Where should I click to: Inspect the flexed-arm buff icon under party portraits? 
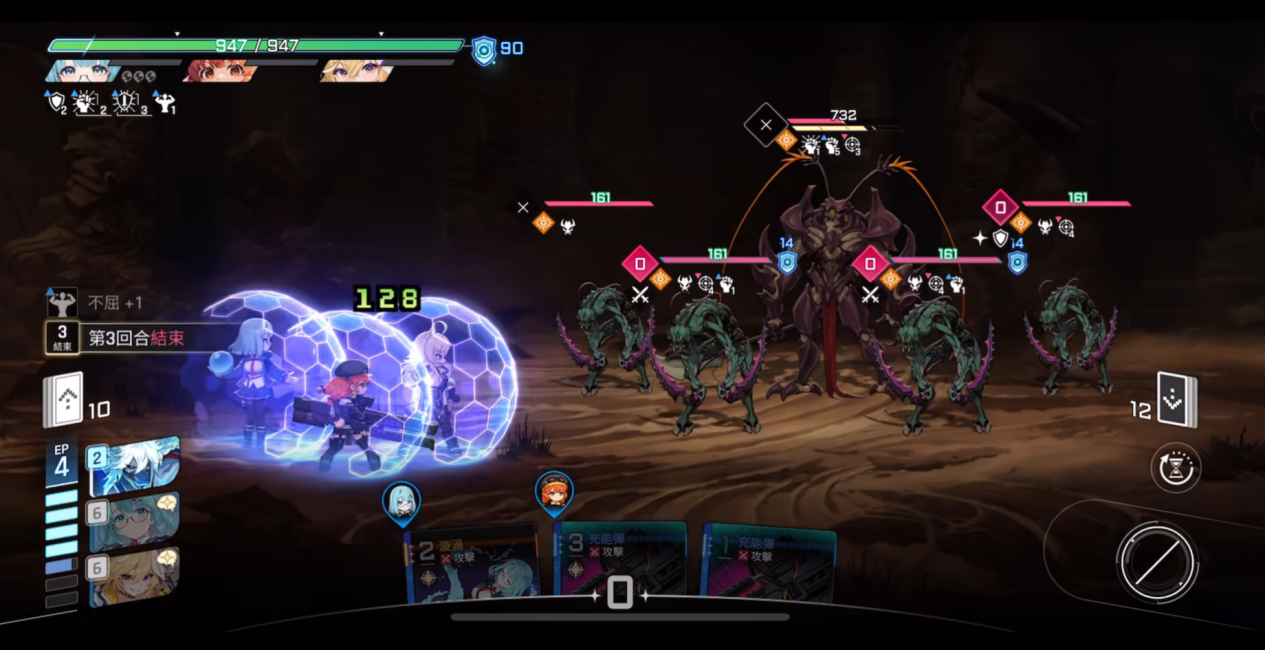(x=165, y=102)
